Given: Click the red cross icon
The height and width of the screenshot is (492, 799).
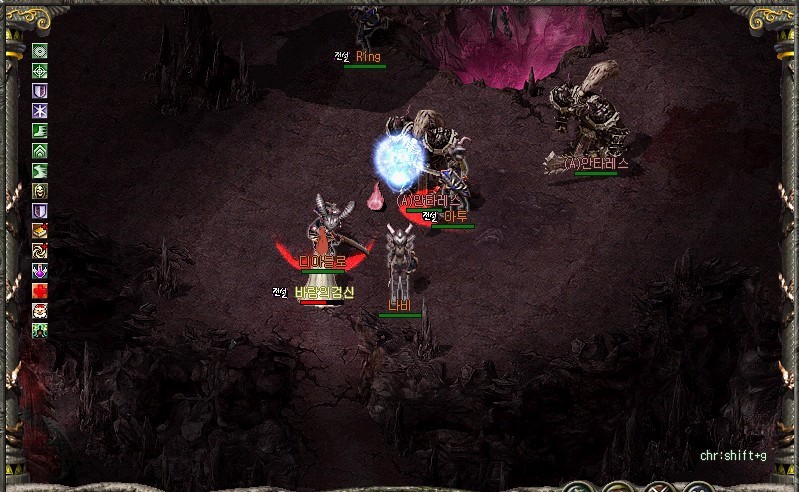Looking at the screenshot, I should tap(40, 290).
